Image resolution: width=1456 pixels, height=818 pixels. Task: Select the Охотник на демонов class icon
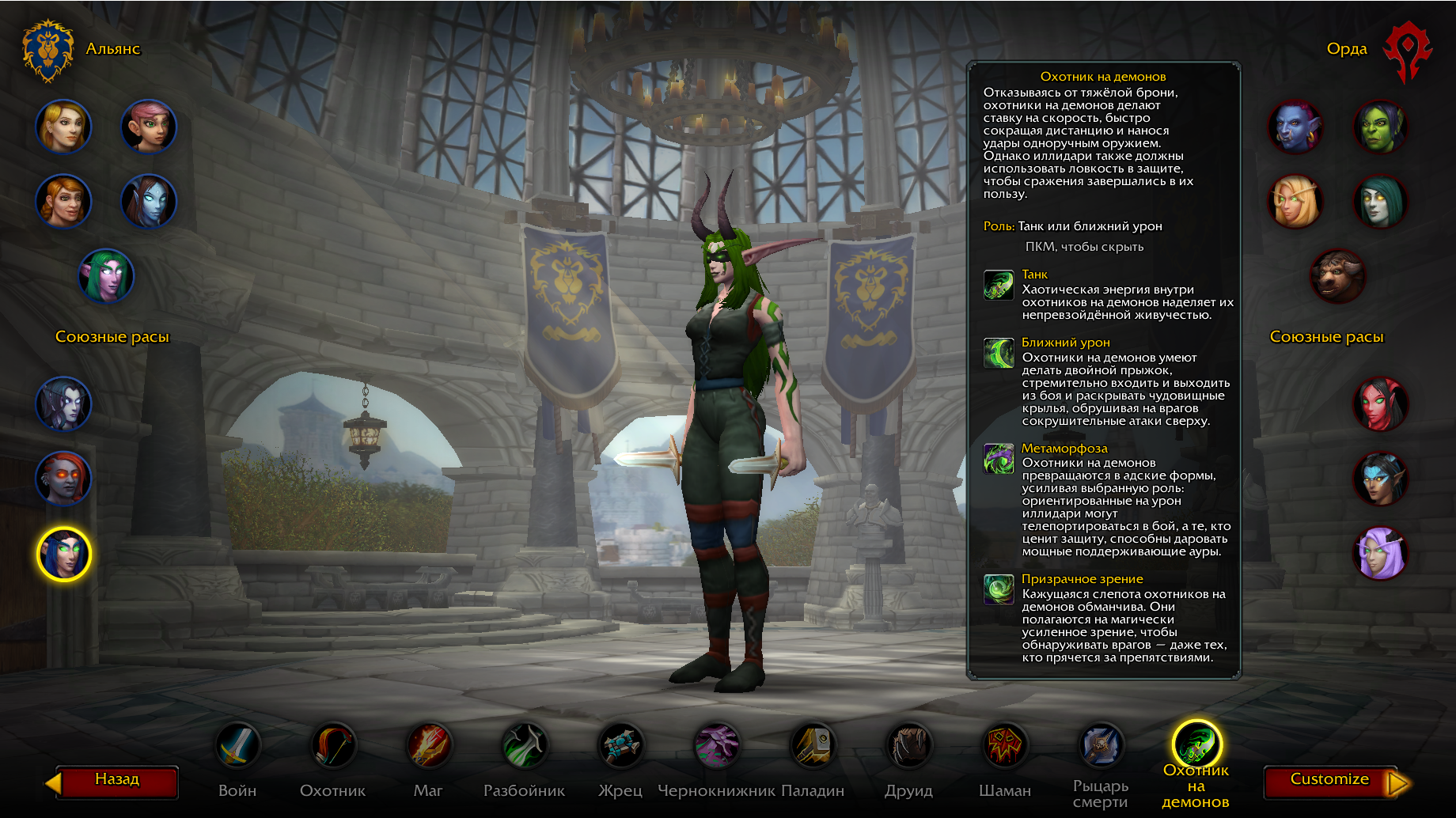tap(1196, 744)
